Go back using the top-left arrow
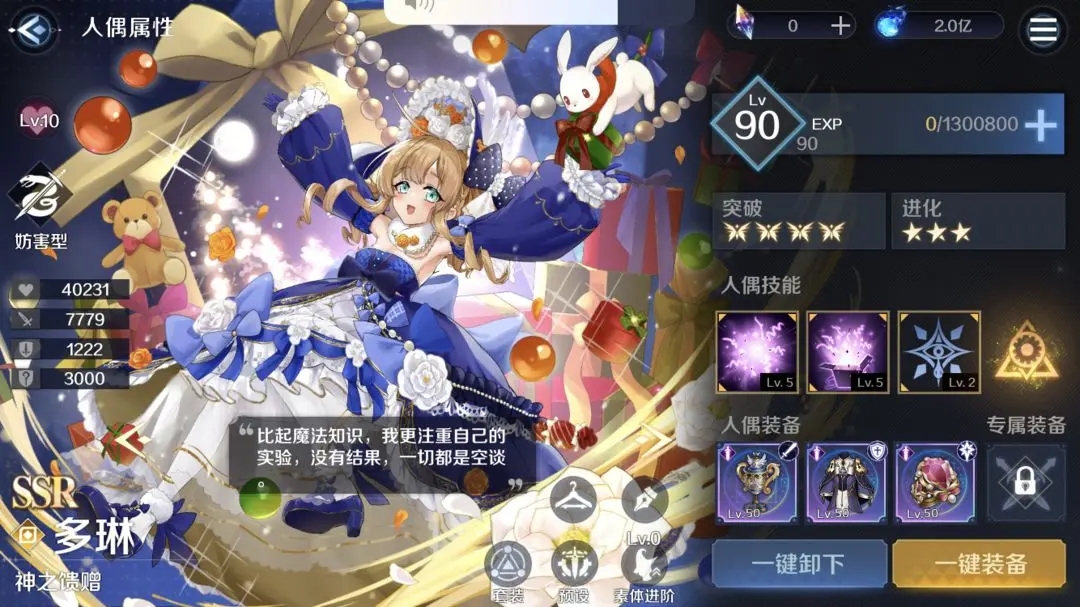 tap(33, 29)
